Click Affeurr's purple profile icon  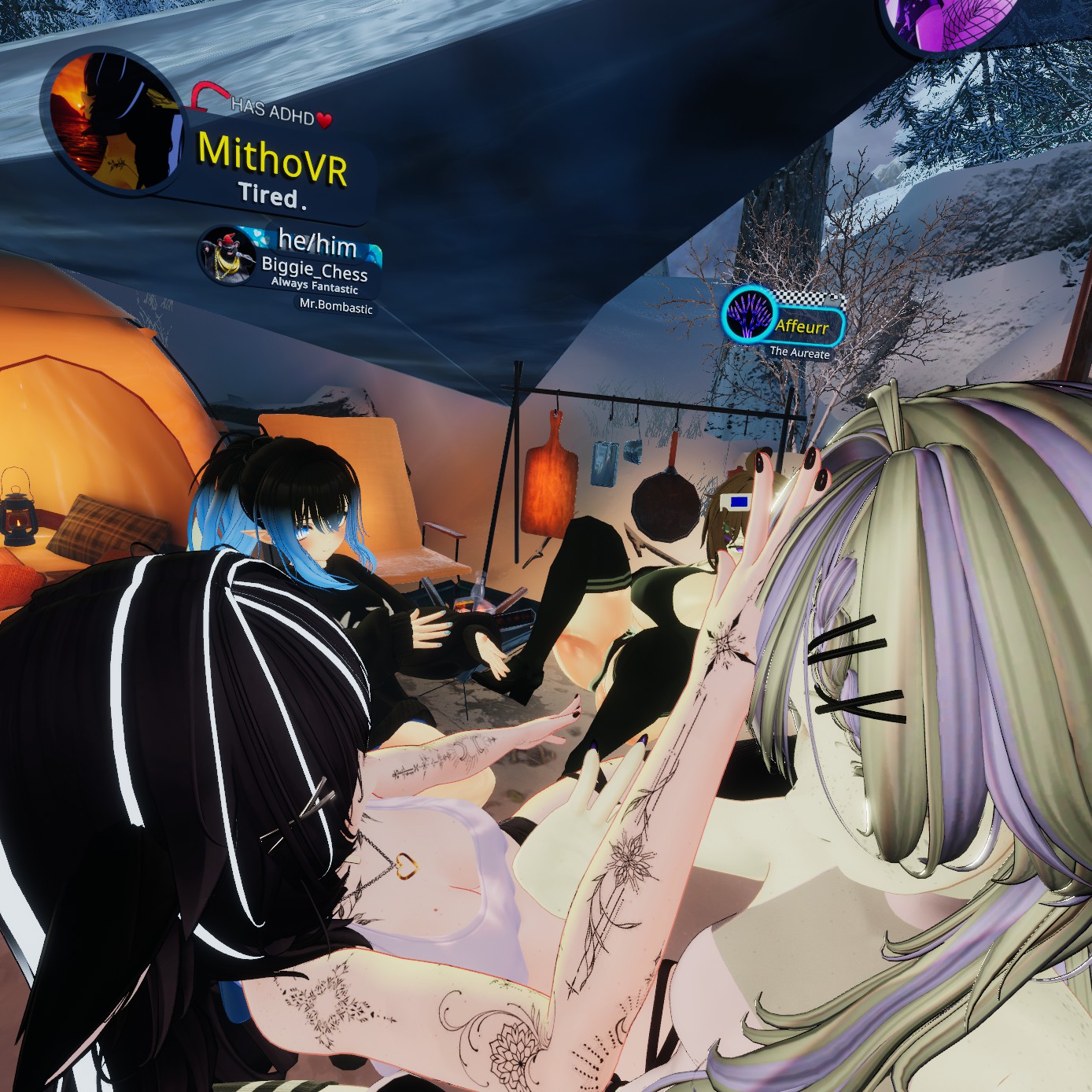coord(747,314)
